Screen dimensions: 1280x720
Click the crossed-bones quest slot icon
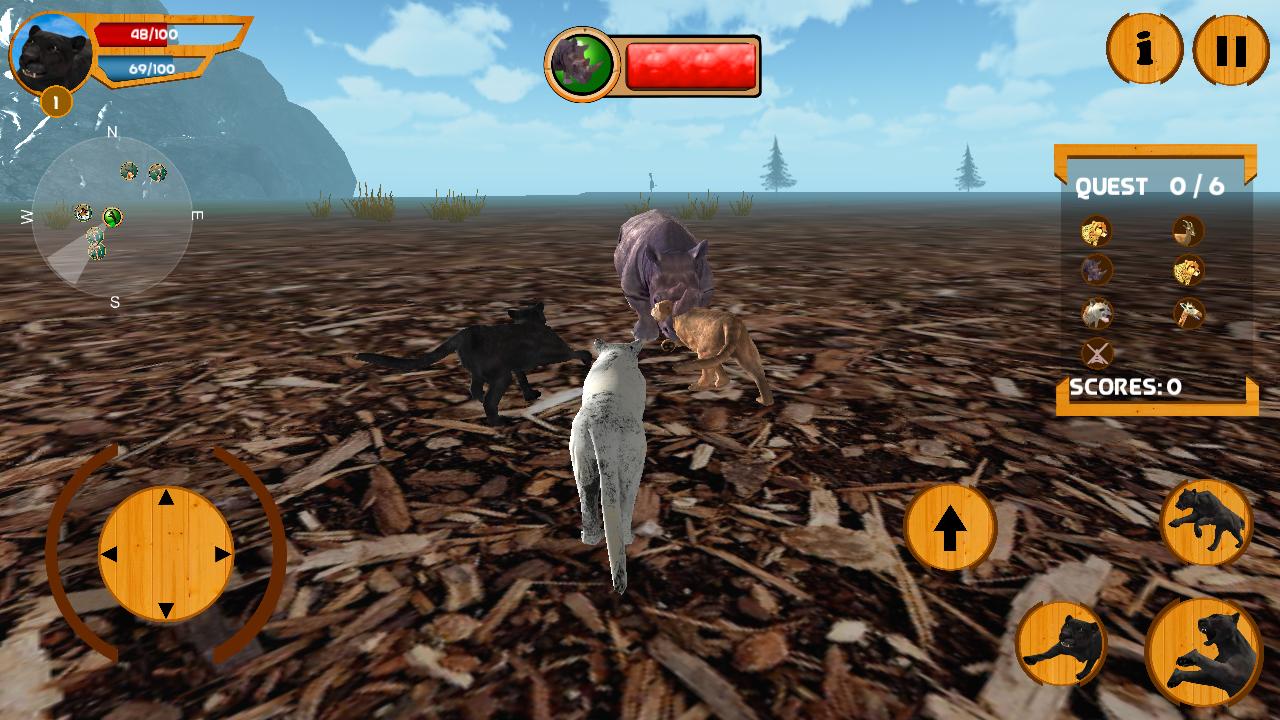click(1096, 353)
